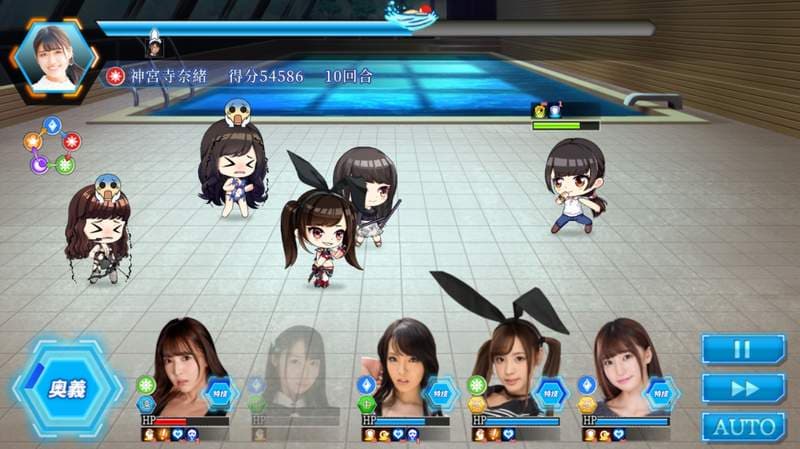The width and height of the screenshot is (800, 449).
Task: Enable AUTO battle mode
Action: pos(742,427)
